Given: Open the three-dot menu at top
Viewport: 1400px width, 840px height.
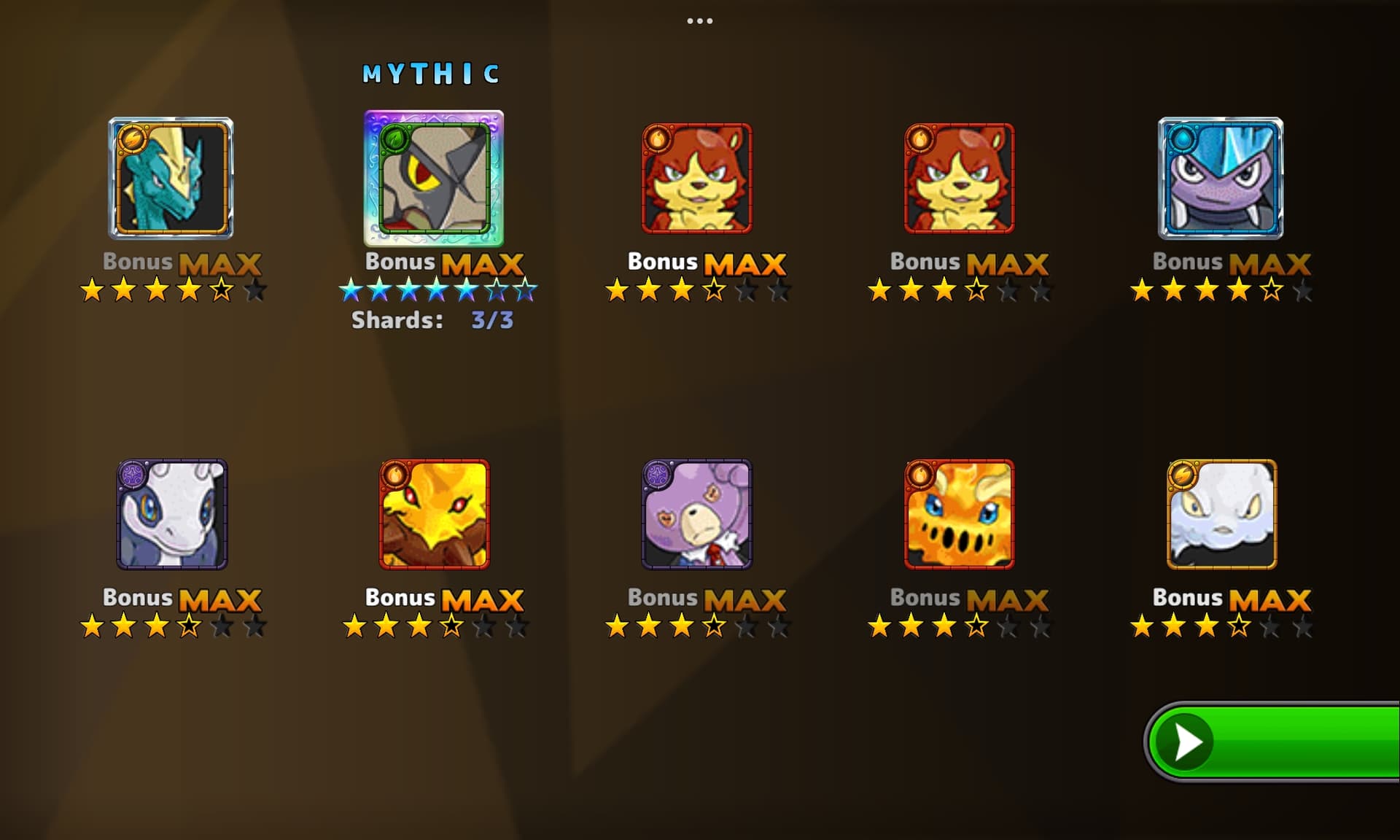Looking at the screenshot, I should click(x=700, y=21).
